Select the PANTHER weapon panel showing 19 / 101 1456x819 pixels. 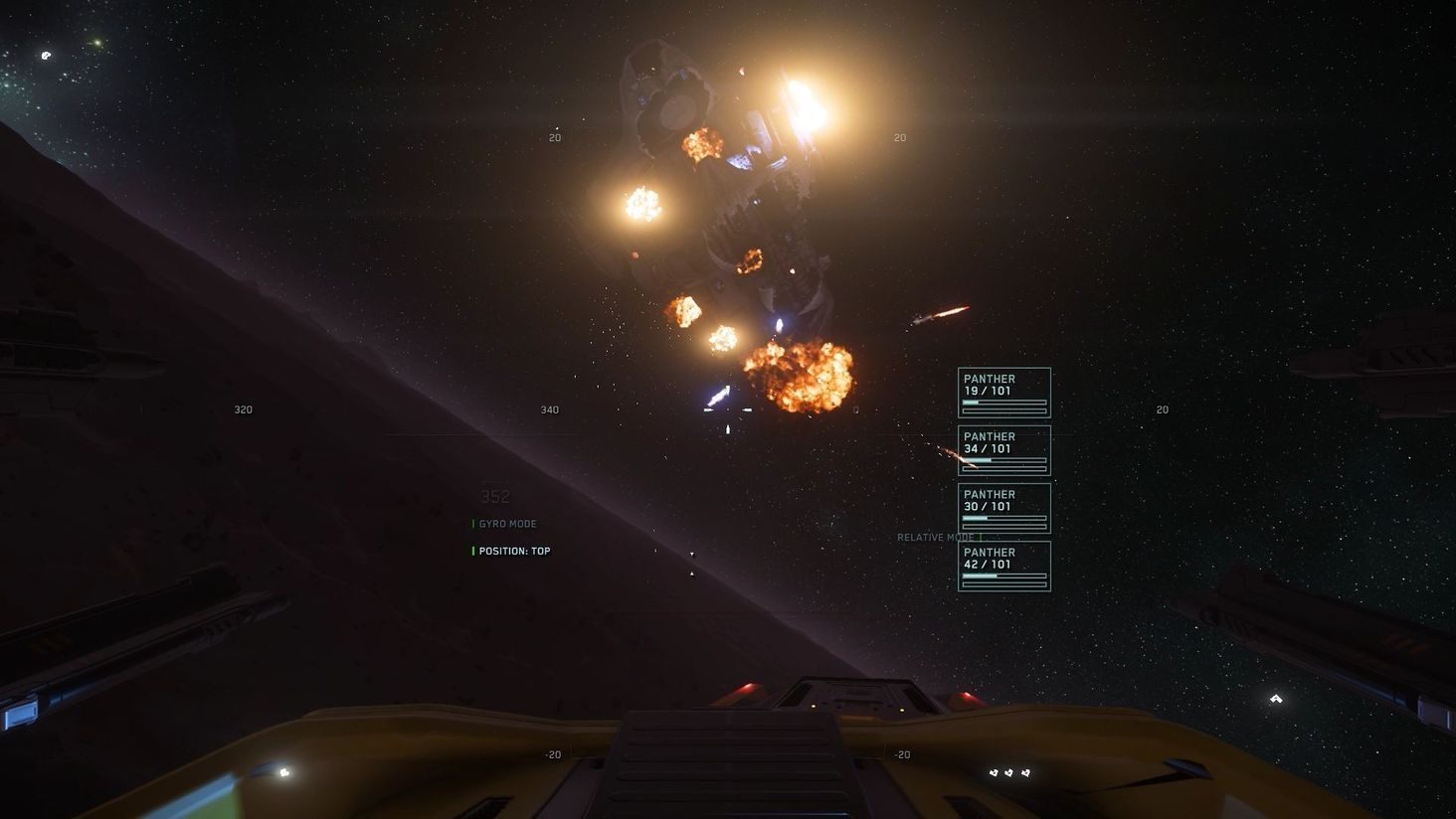(1003, 393)
